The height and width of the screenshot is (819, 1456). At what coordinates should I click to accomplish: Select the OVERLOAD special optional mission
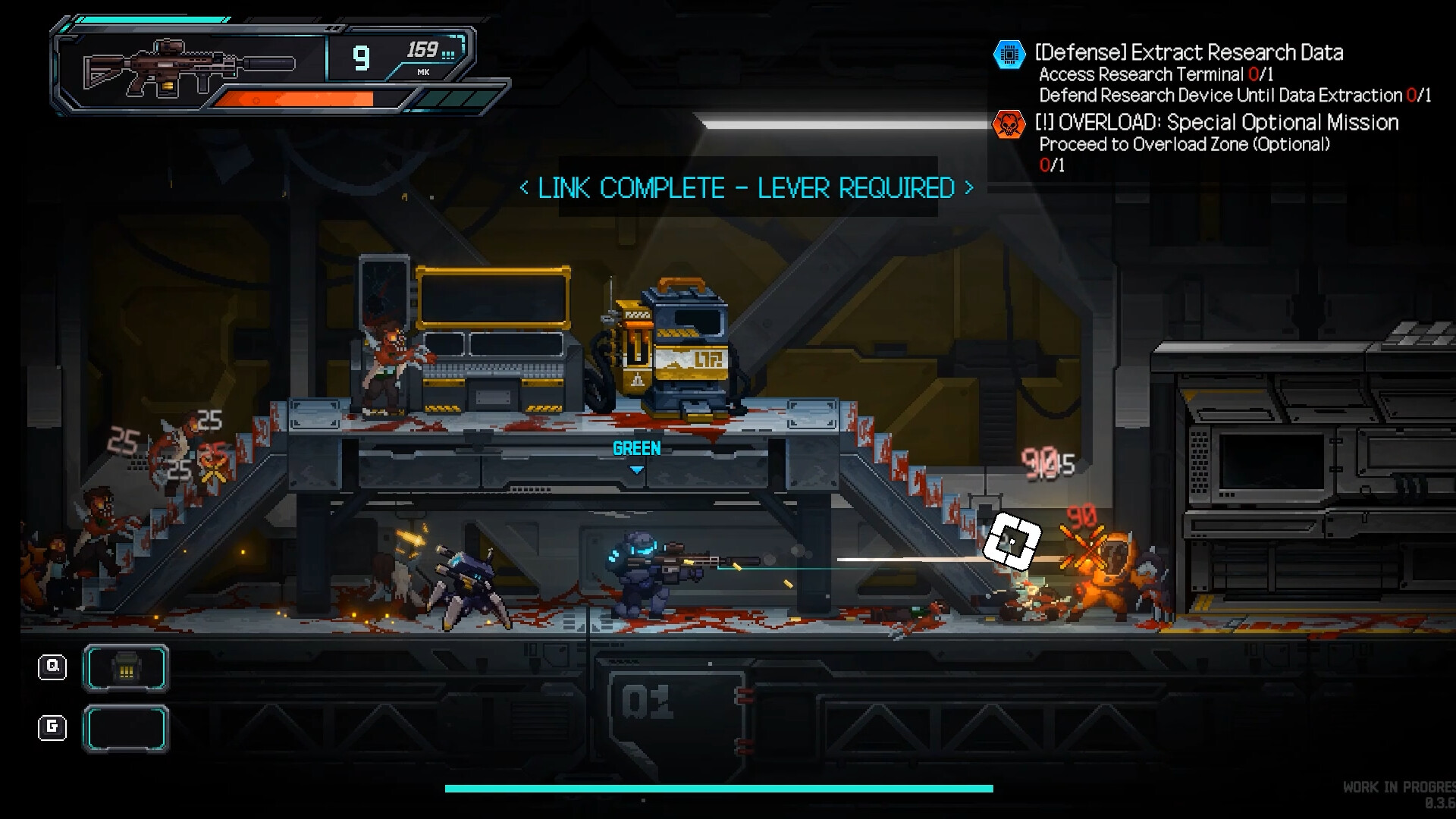pos(1216,123)
